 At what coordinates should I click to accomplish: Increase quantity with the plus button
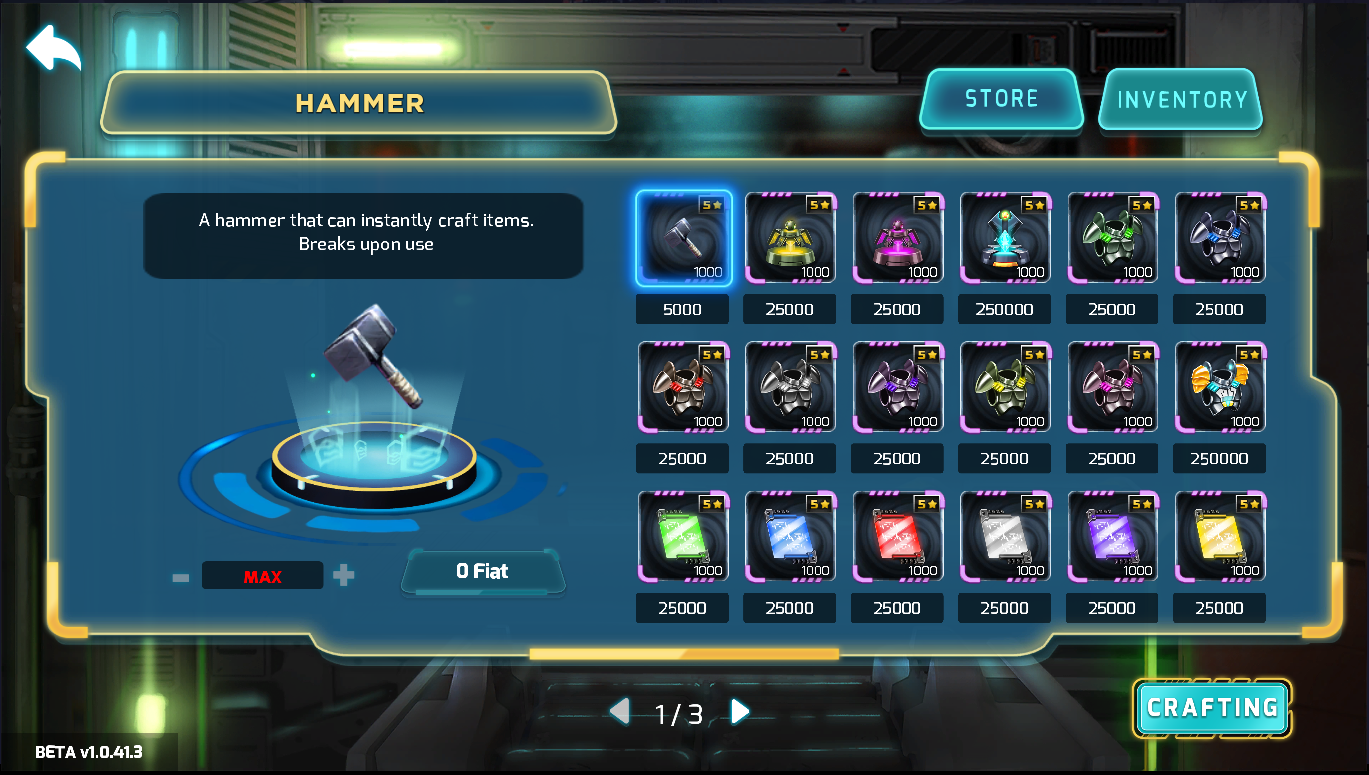[x=344, y=576]
